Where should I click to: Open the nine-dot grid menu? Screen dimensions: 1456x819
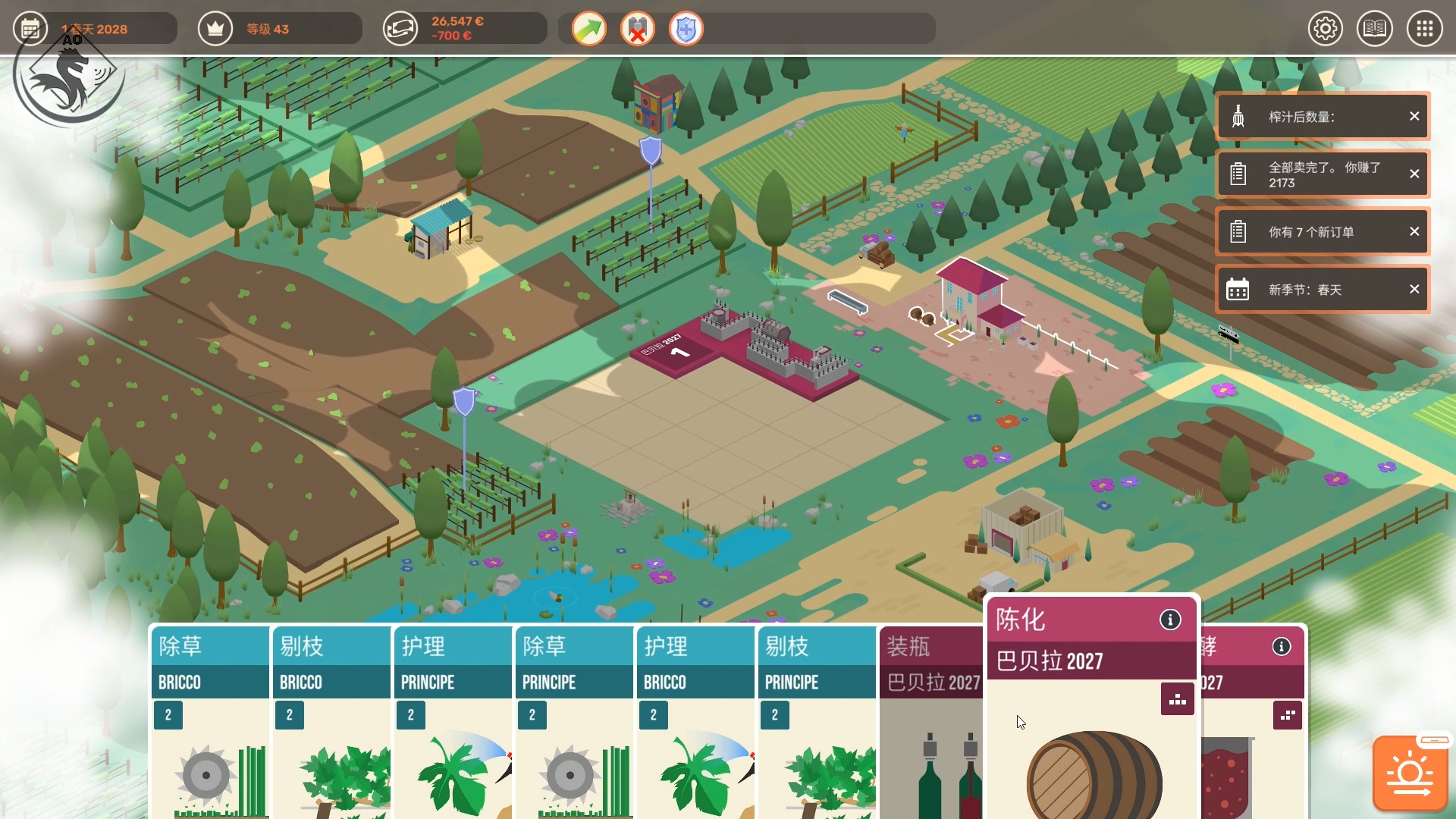coord(1425,29)
